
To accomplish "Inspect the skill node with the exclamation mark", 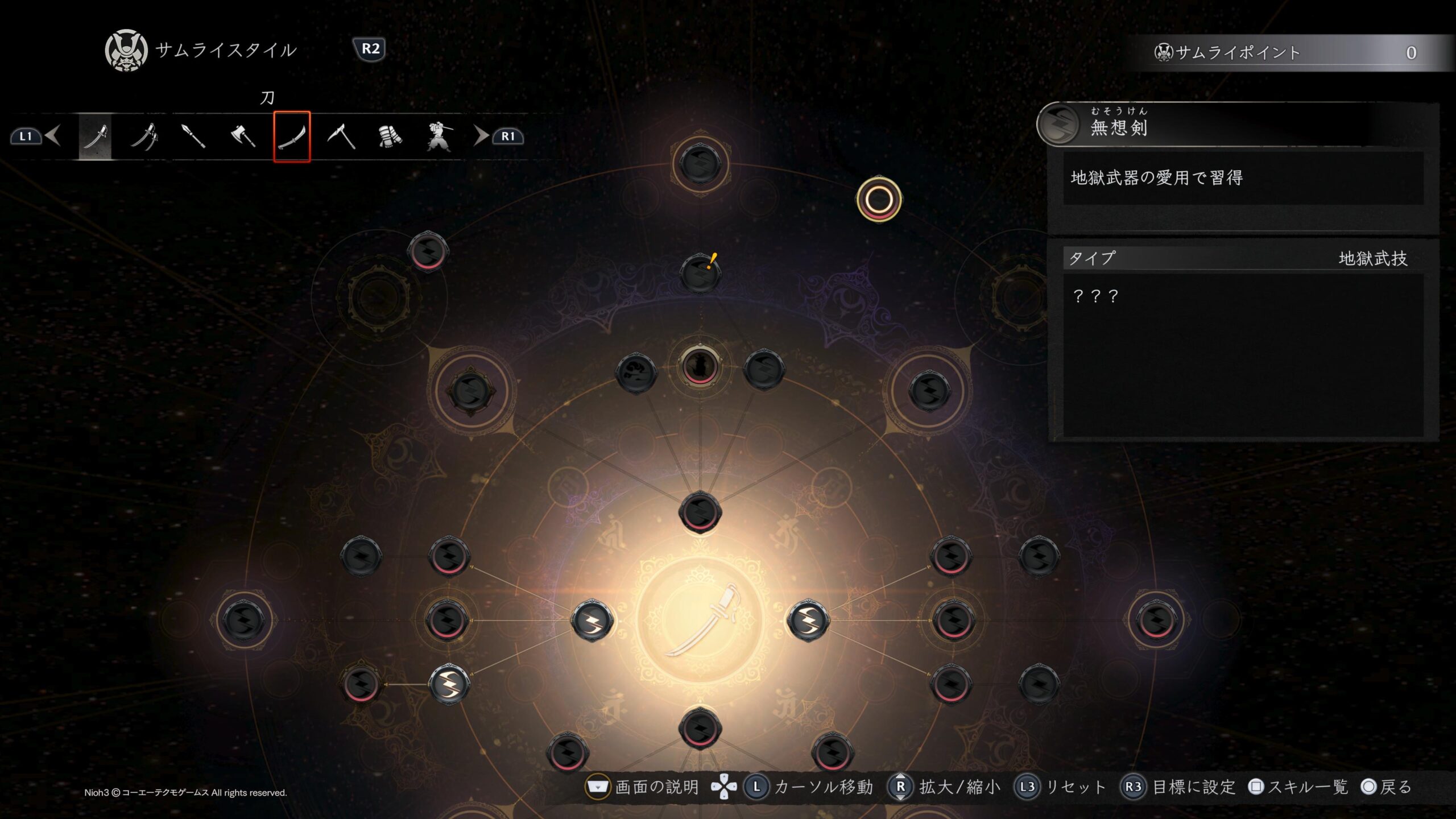I will tap(700, 274).
